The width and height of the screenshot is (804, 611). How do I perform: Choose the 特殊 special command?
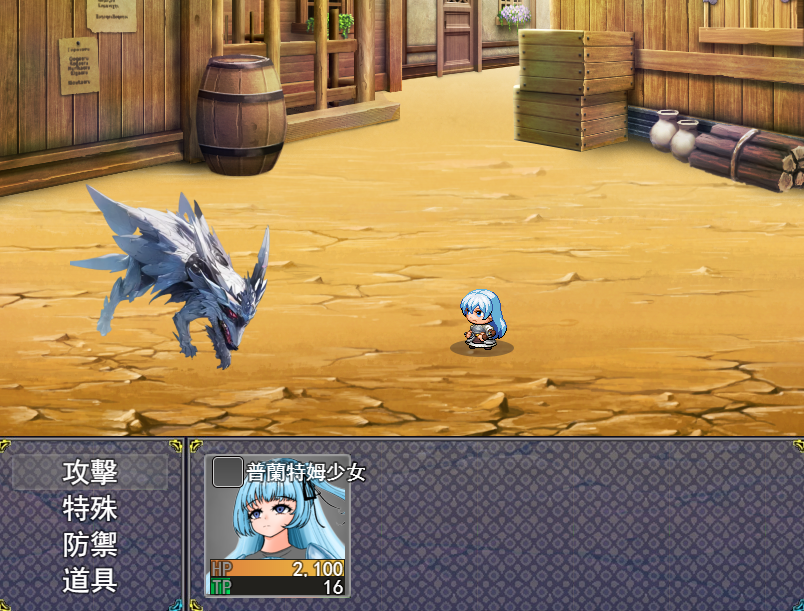point(90,509)
